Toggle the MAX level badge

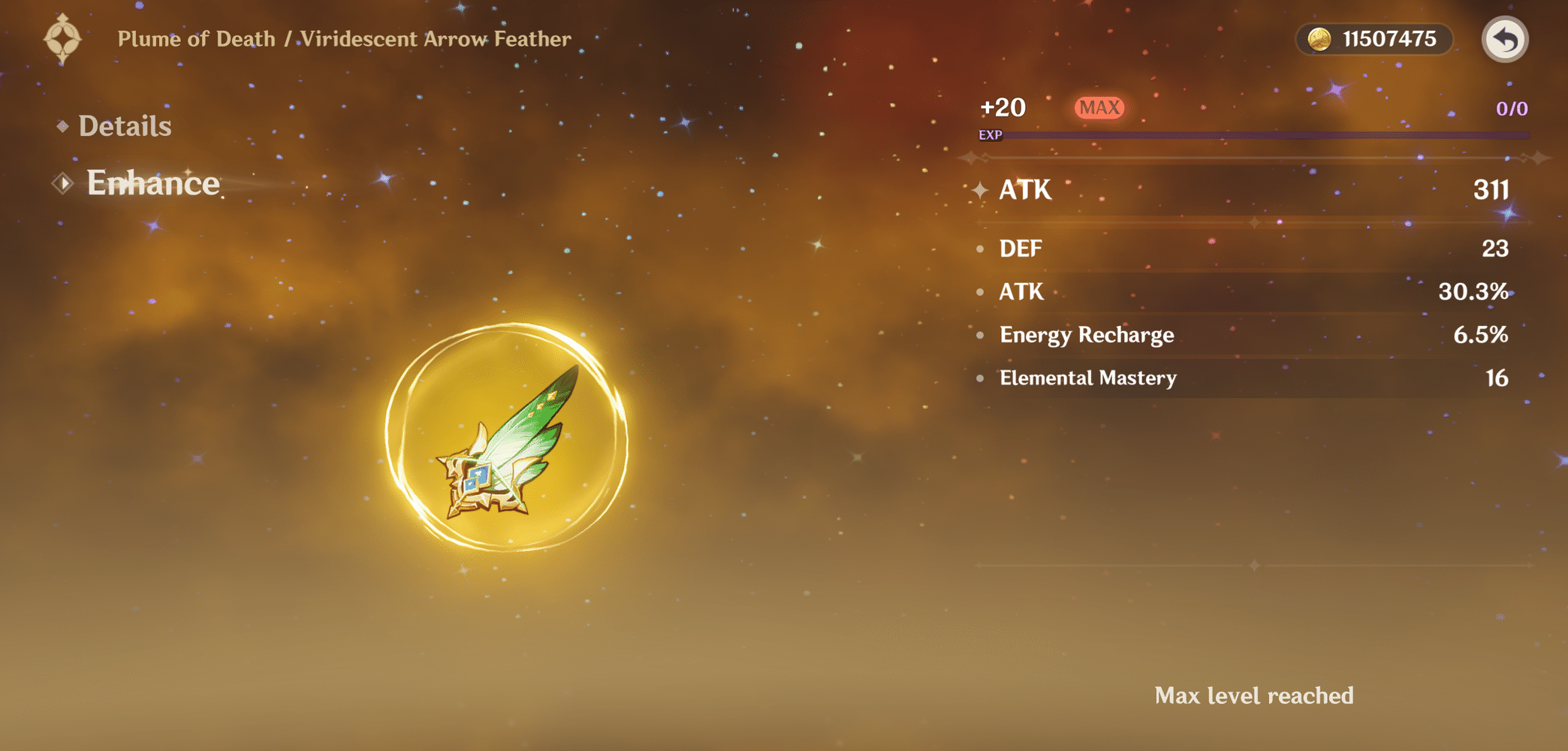pyautogui.click(x=1099, y=107)
